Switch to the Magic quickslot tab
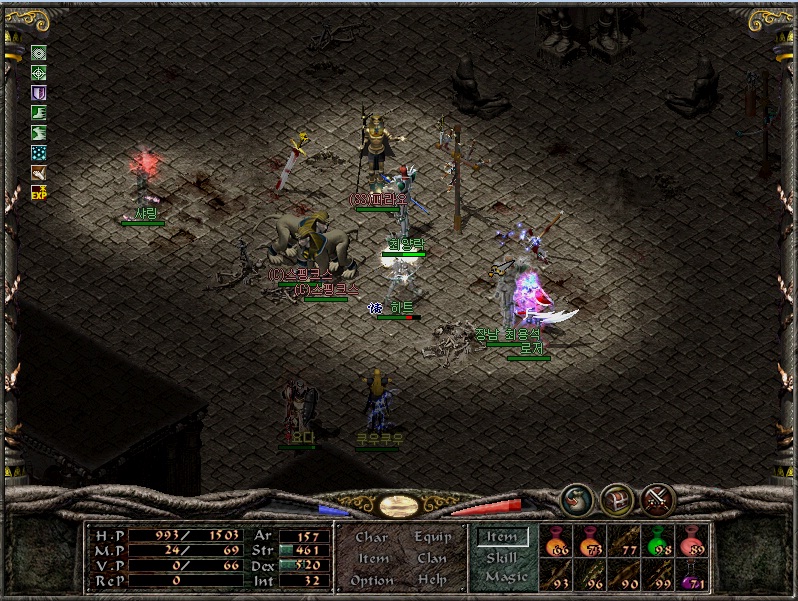The image size is (798, 601). tap(505, 577)
